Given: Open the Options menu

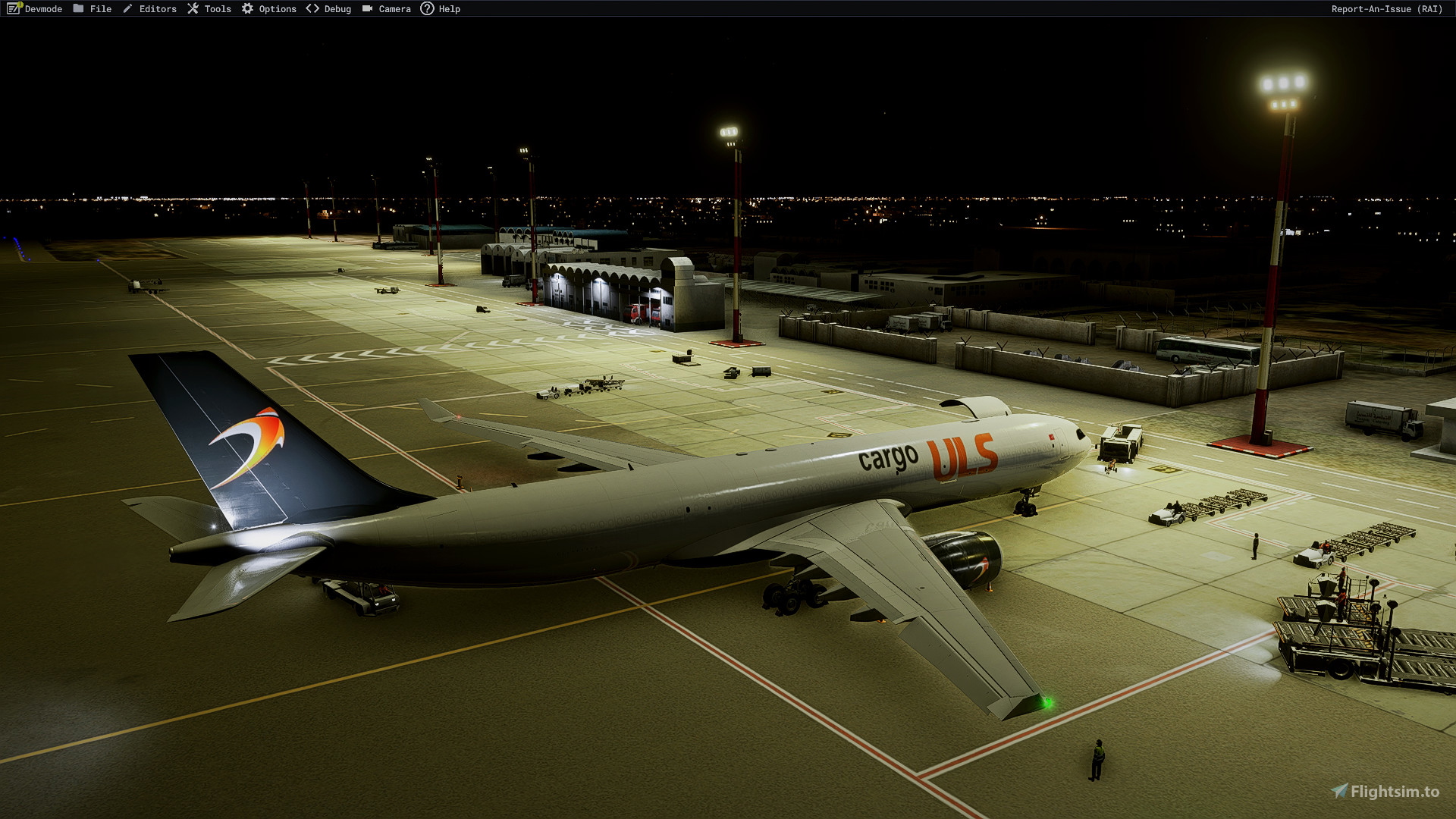Looking at the screenshot, I should (277, 8).
